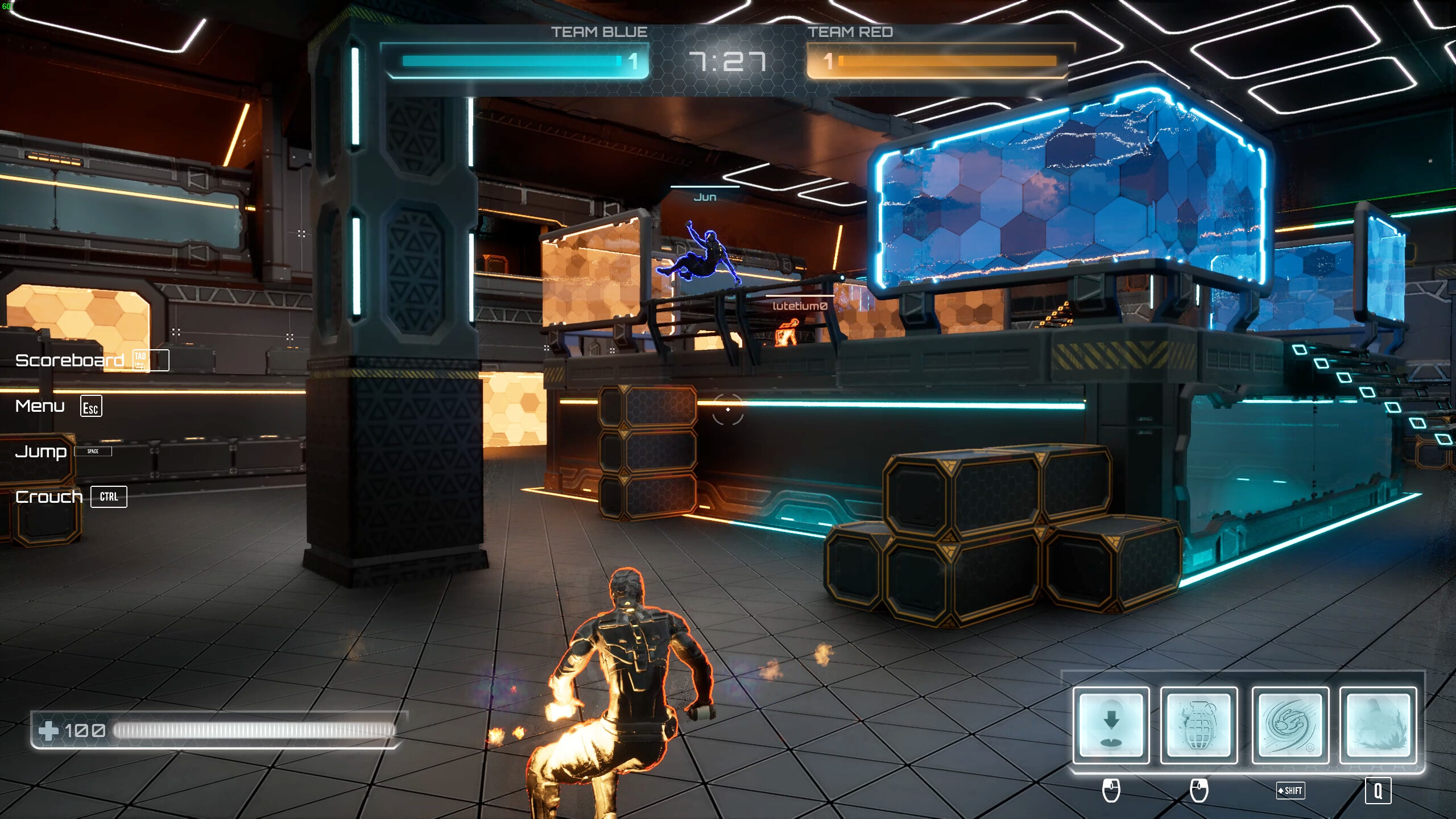Click the Jump control label

coord(42,452)
